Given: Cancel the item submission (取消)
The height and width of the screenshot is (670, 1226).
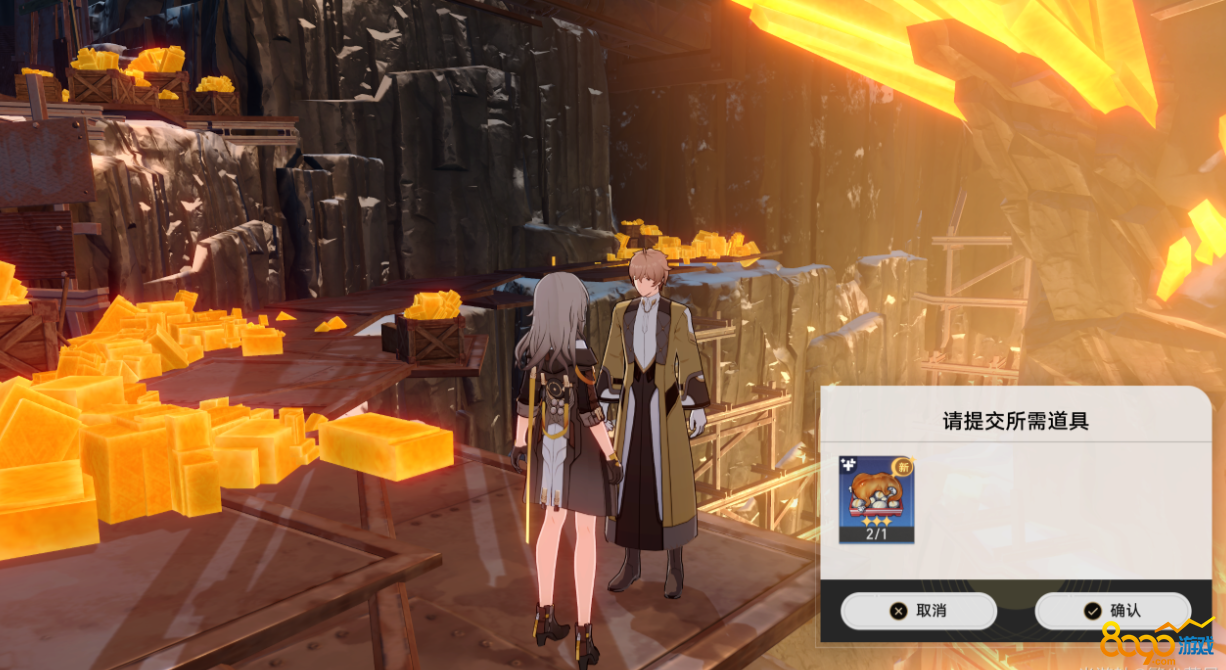Looking at the screenshot, I should click(918, 611).
